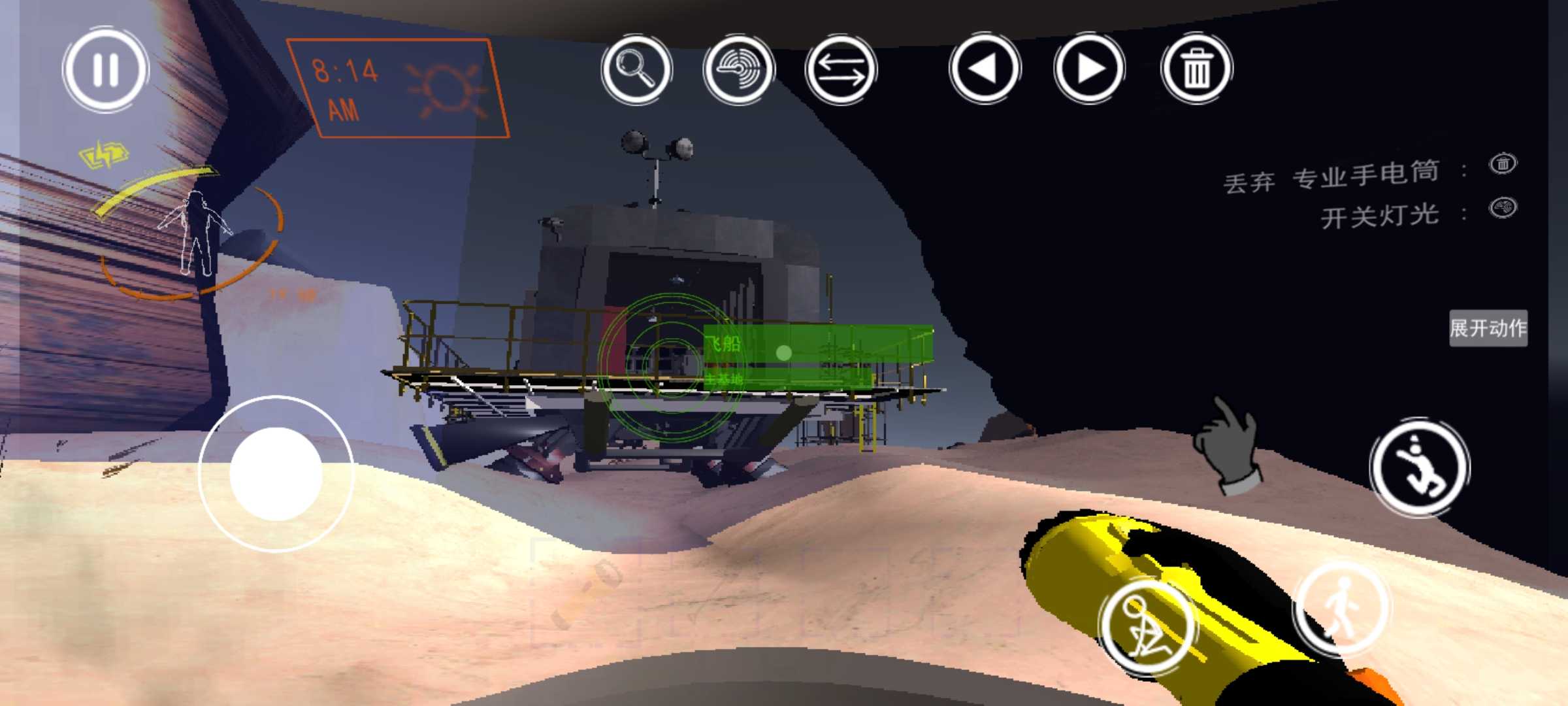Toggle the walk/run figure button
The height and width of the screenshot is (706, 1568).
[x=1342, y=607]
